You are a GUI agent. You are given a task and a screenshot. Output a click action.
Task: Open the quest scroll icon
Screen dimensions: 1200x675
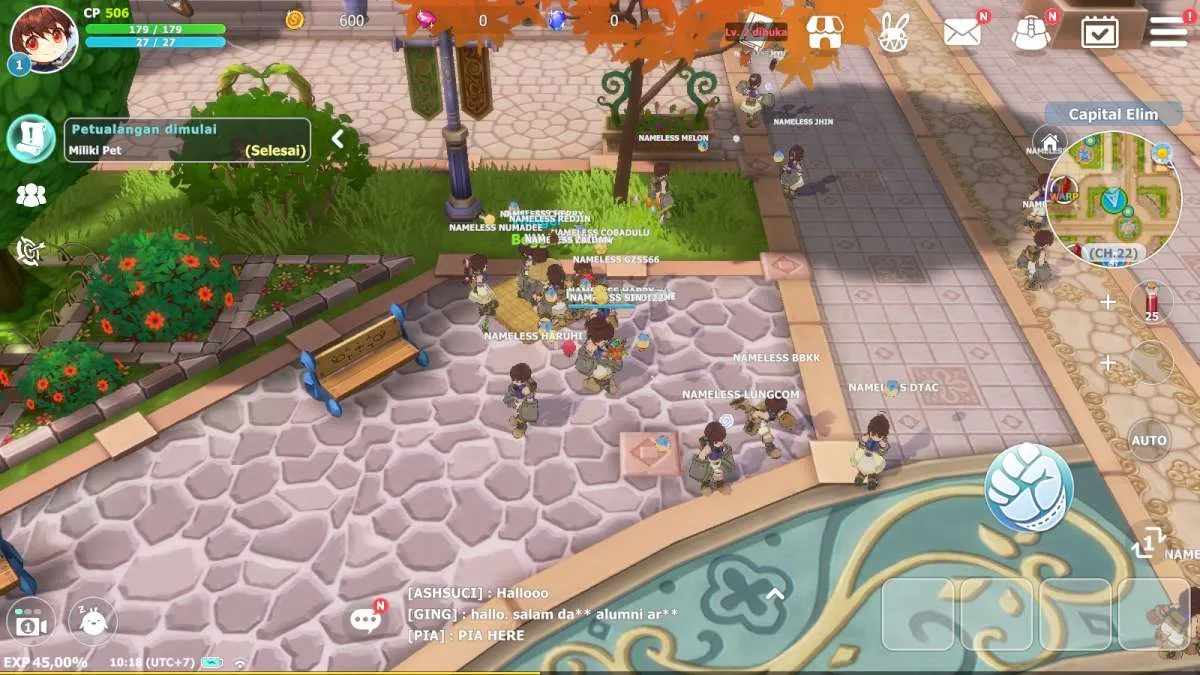click(31, 138)
